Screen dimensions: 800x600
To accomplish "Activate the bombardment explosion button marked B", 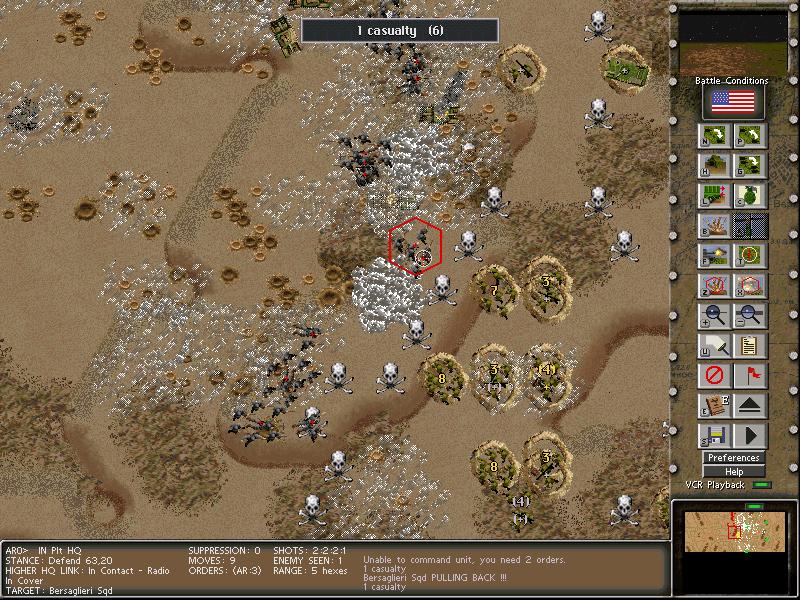I will 715,226.
